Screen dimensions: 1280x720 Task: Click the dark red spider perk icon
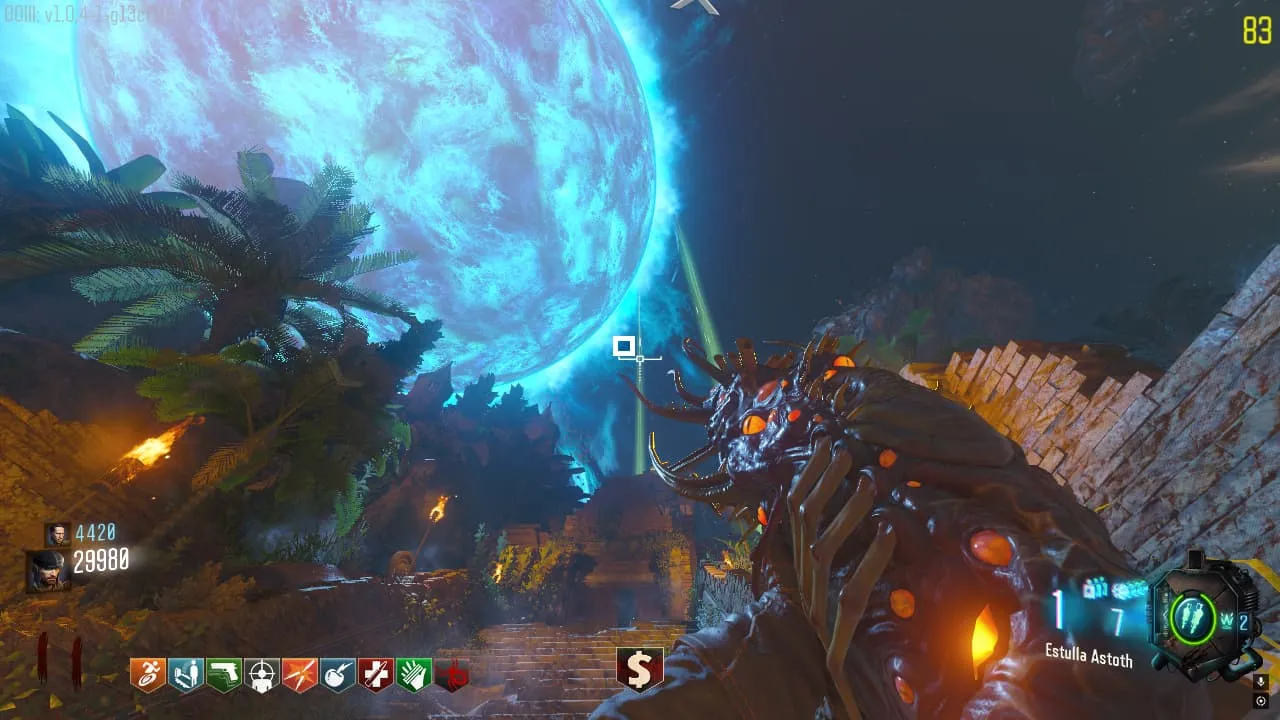[451, 675]
